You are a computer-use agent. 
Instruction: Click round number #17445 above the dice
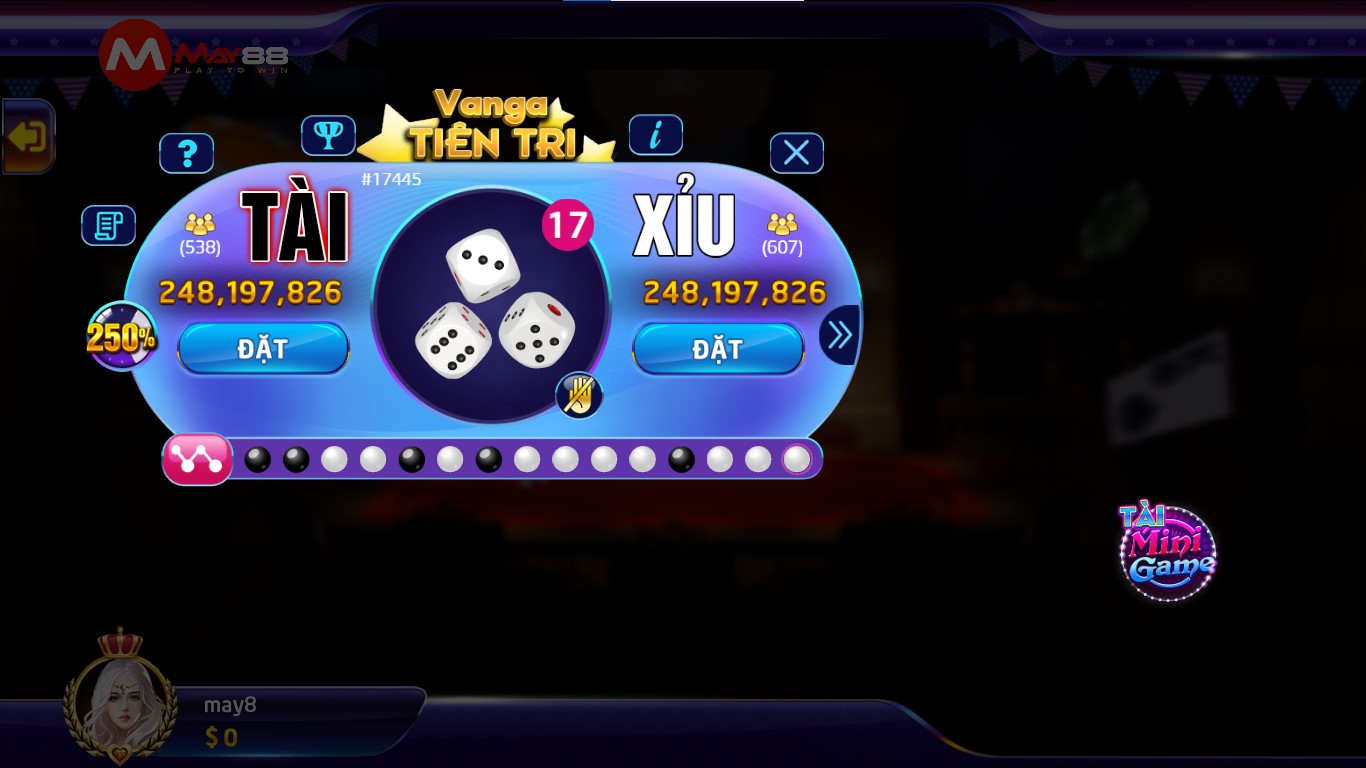(x=390, y=179)
